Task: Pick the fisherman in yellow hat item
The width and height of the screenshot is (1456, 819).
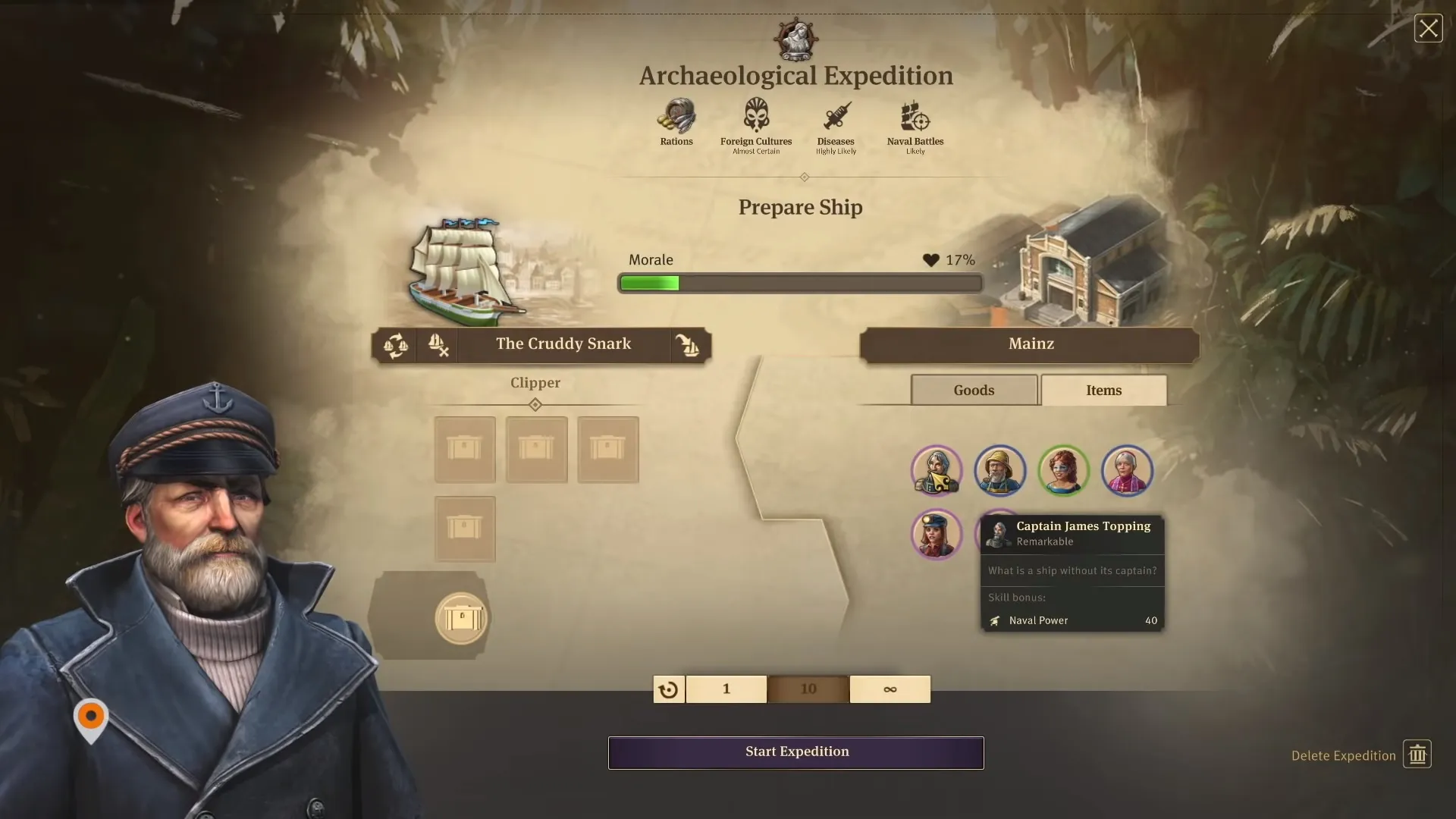Action: [999, 471]
